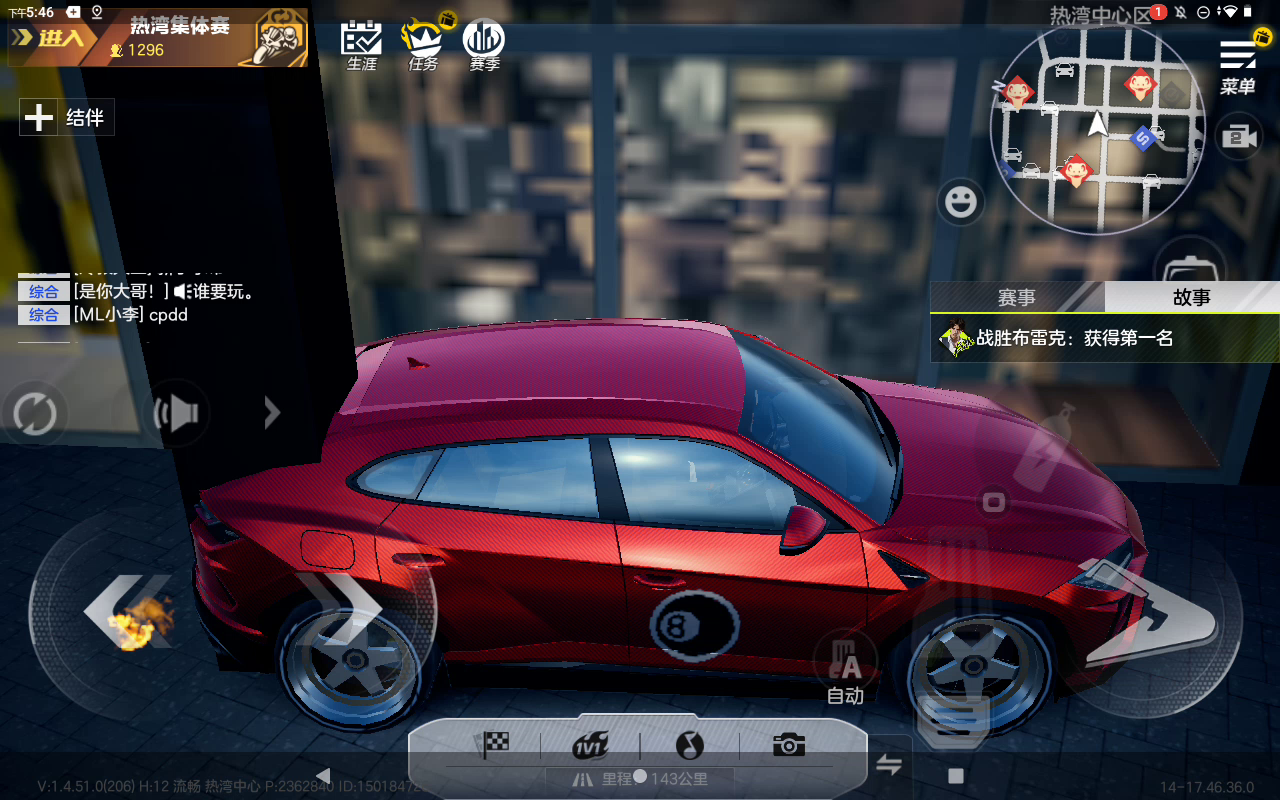This screenshot has width=1280, height=800.
Task: Open the music note icon
Action: 689,745
